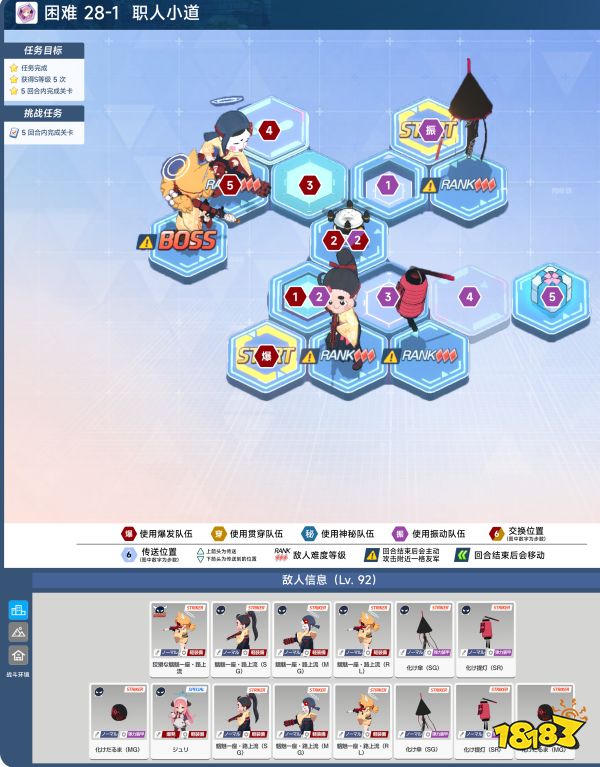
Task: Pick the hex tile with purple number 1
Action: pyautogui.click(x=388, y=185)
